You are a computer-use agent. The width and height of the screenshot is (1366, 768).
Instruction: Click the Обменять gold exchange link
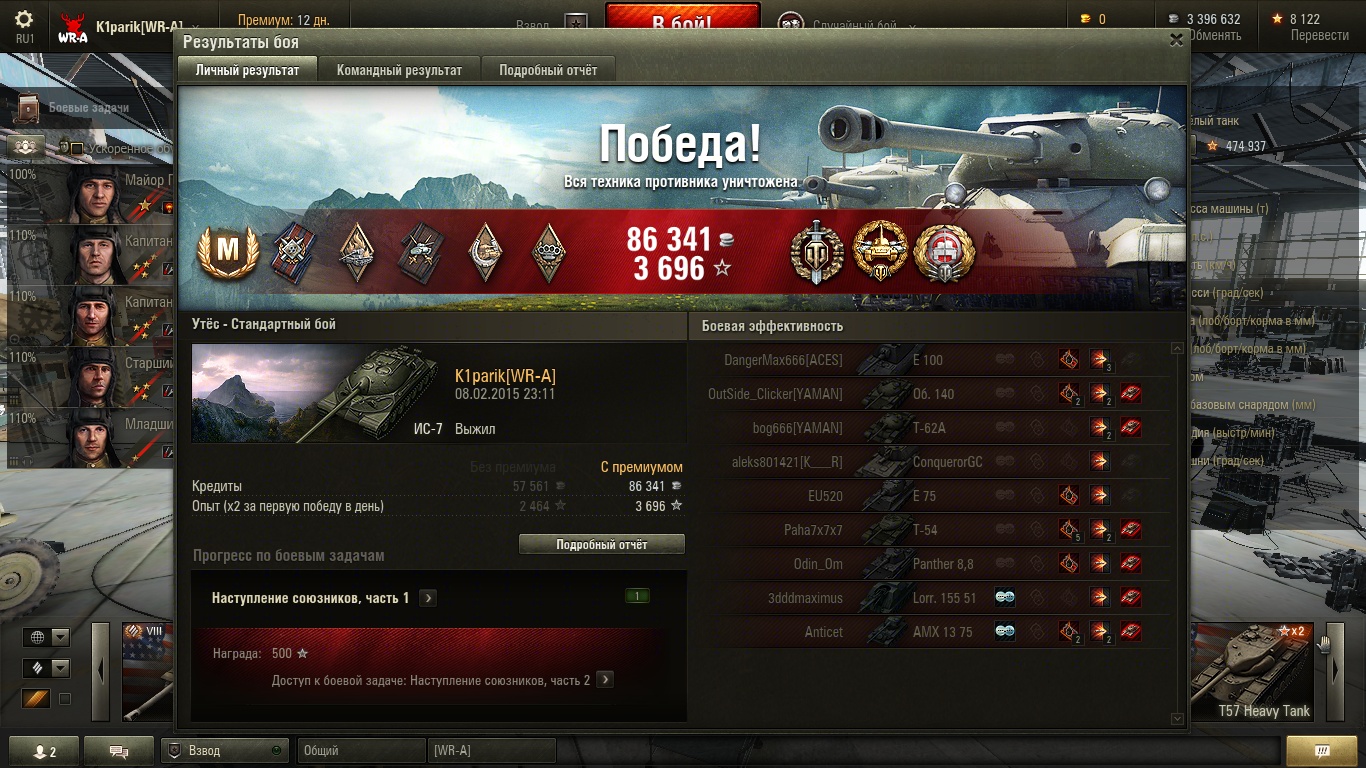pyautogui.click(x=1214, y=35)
